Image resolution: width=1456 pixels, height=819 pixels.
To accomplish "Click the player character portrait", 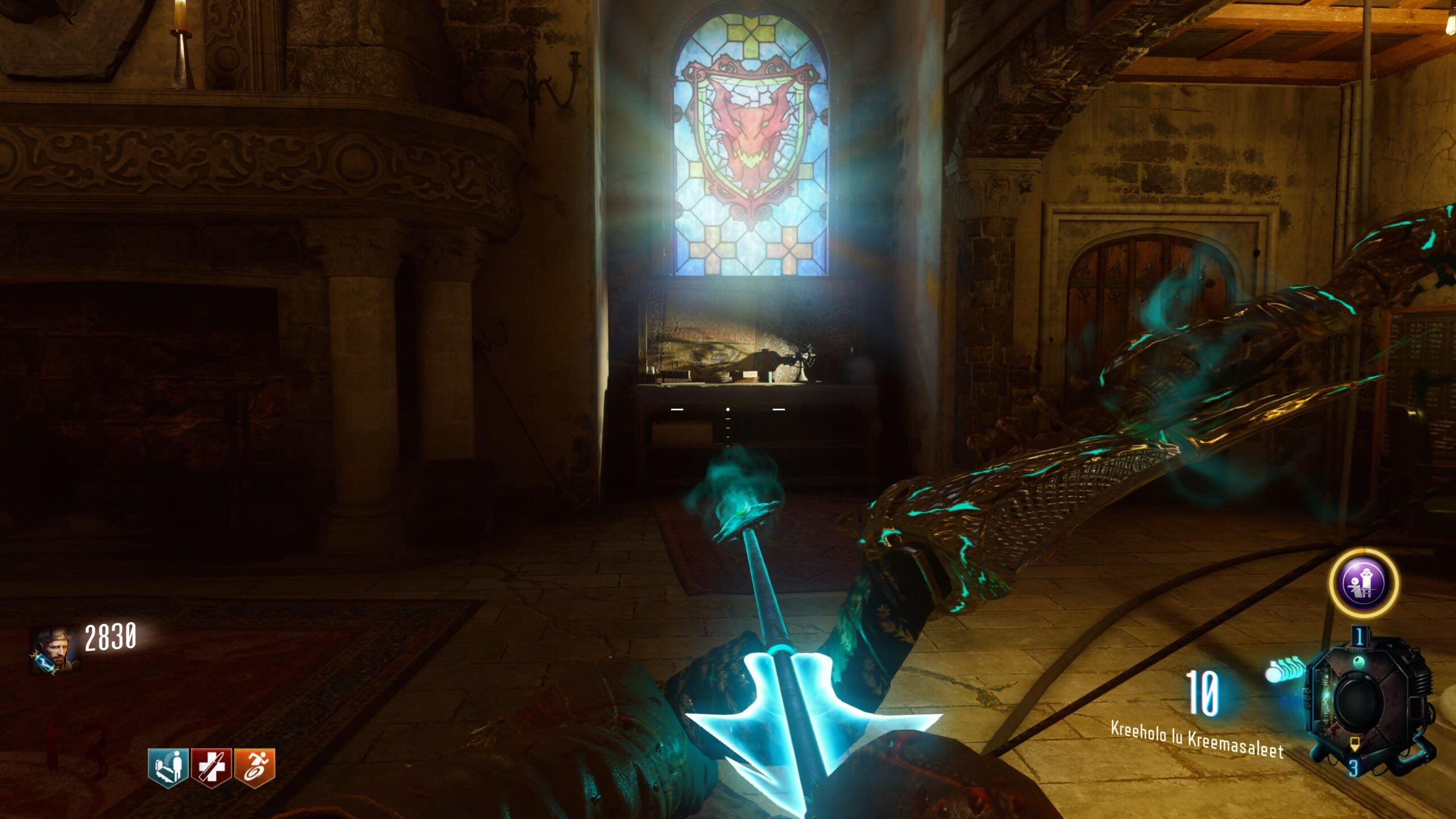I will pyautogui.click(x=53, y=650).
